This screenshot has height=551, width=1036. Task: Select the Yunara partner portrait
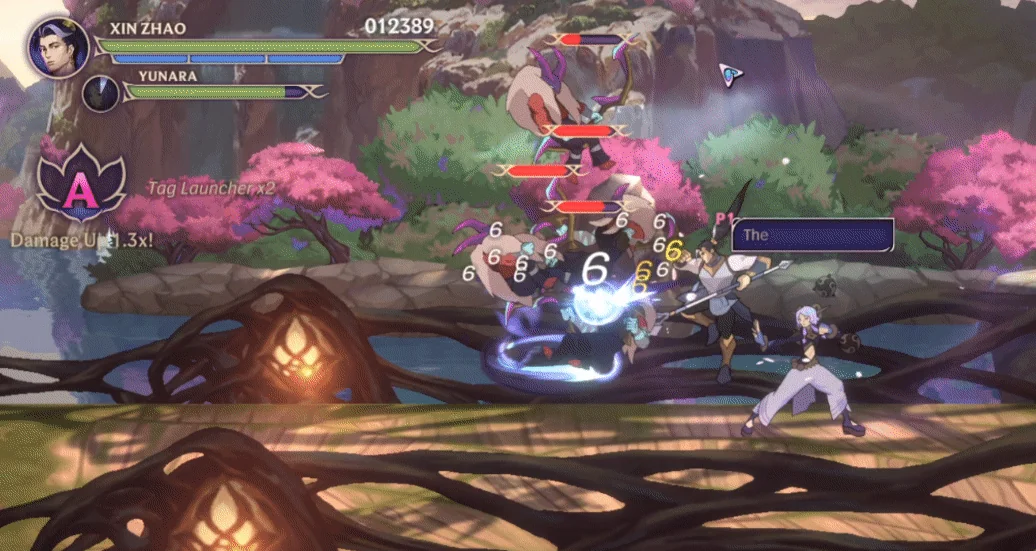101,93
